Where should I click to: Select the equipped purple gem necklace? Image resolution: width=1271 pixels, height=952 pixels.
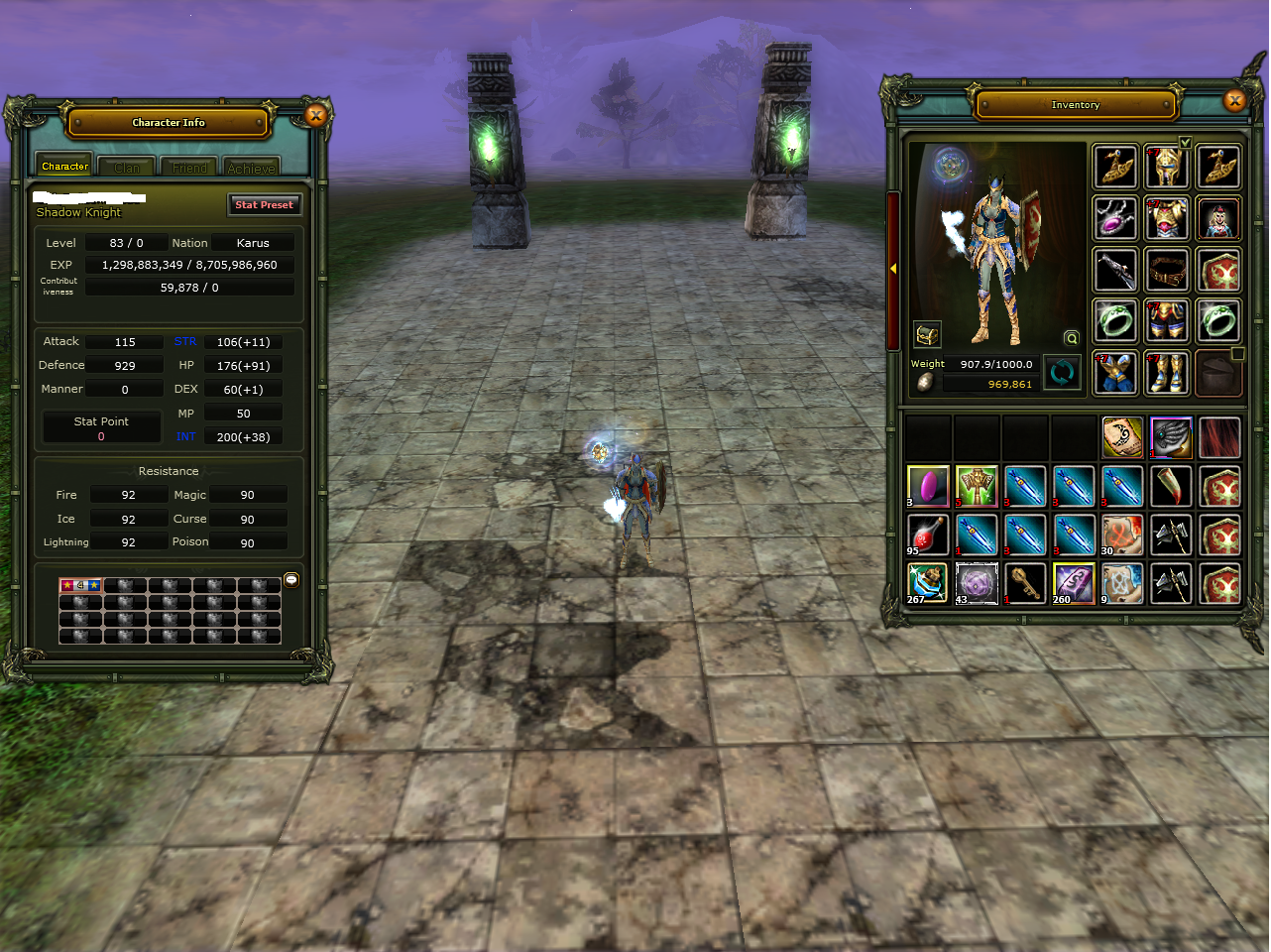pyautogui.click(x=1115, y=218)
